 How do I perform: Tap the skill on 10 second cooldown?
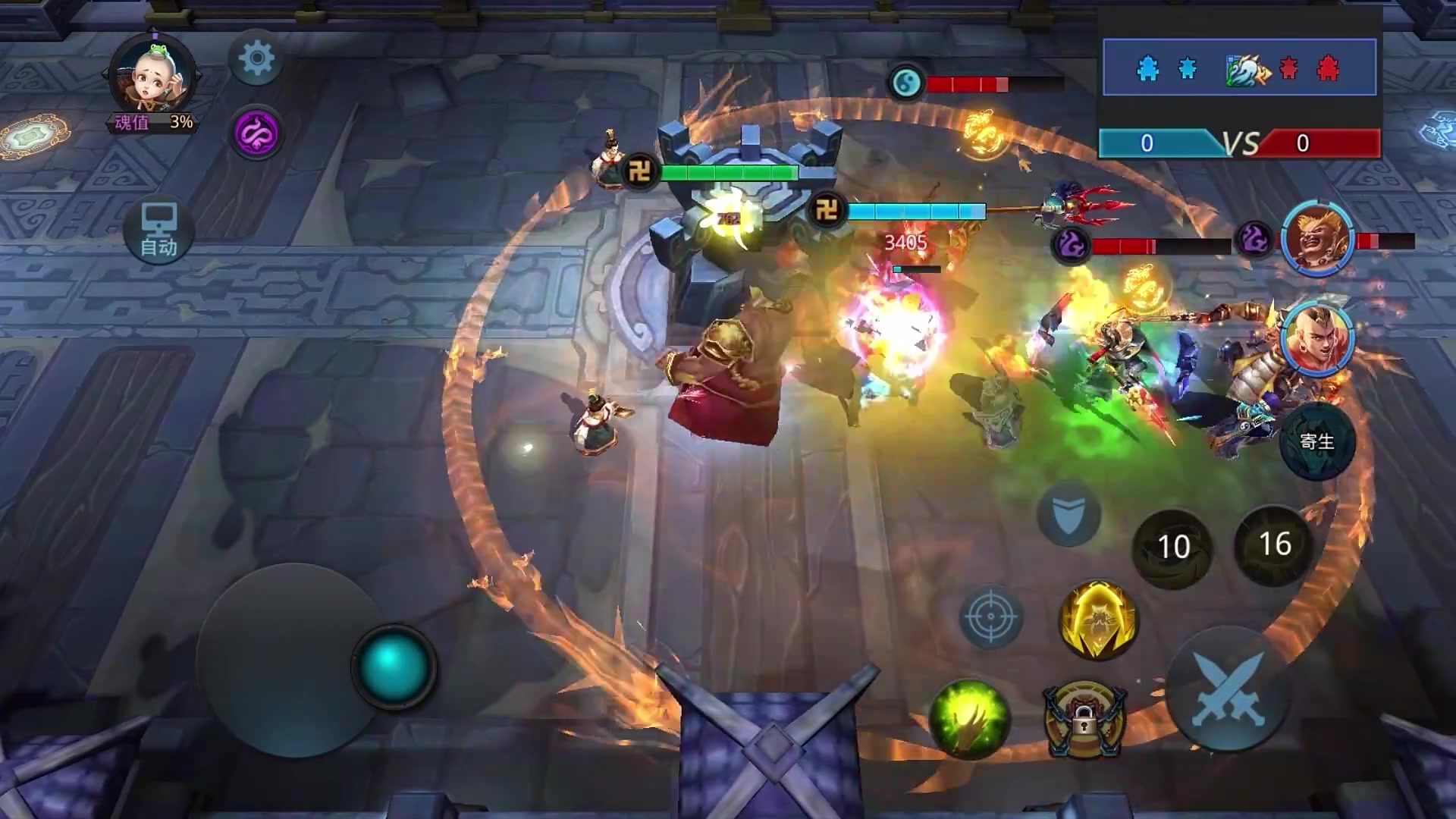pyautogui.click(x=1172, y=548)
